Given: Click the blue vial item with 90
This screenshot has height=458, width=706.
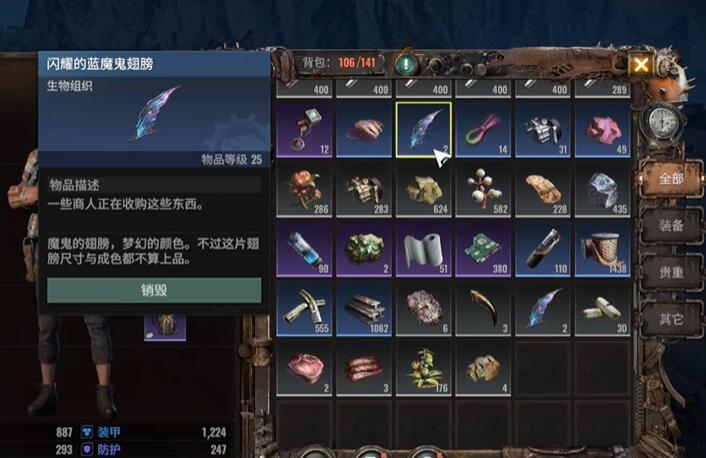Looking at the screenshot, I should [305, 248].
